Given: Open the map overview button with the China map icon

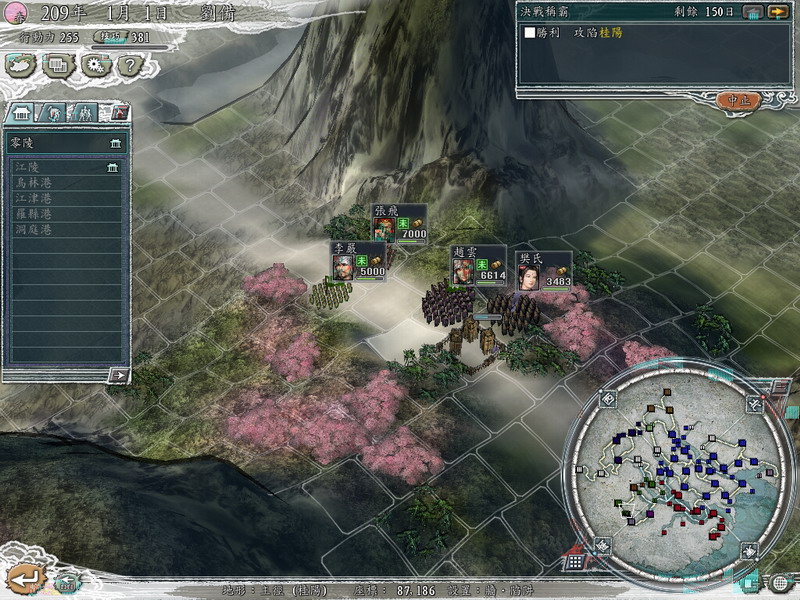Looking at the screenshot, I should click(21, 65).
